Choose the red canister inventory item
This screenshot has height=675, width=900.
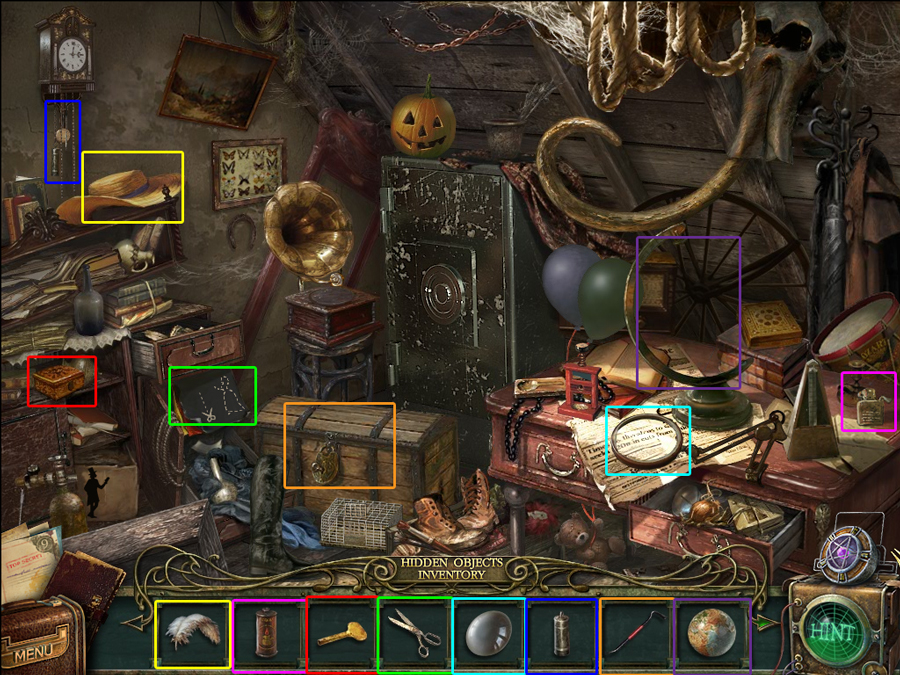coord(268,634)
